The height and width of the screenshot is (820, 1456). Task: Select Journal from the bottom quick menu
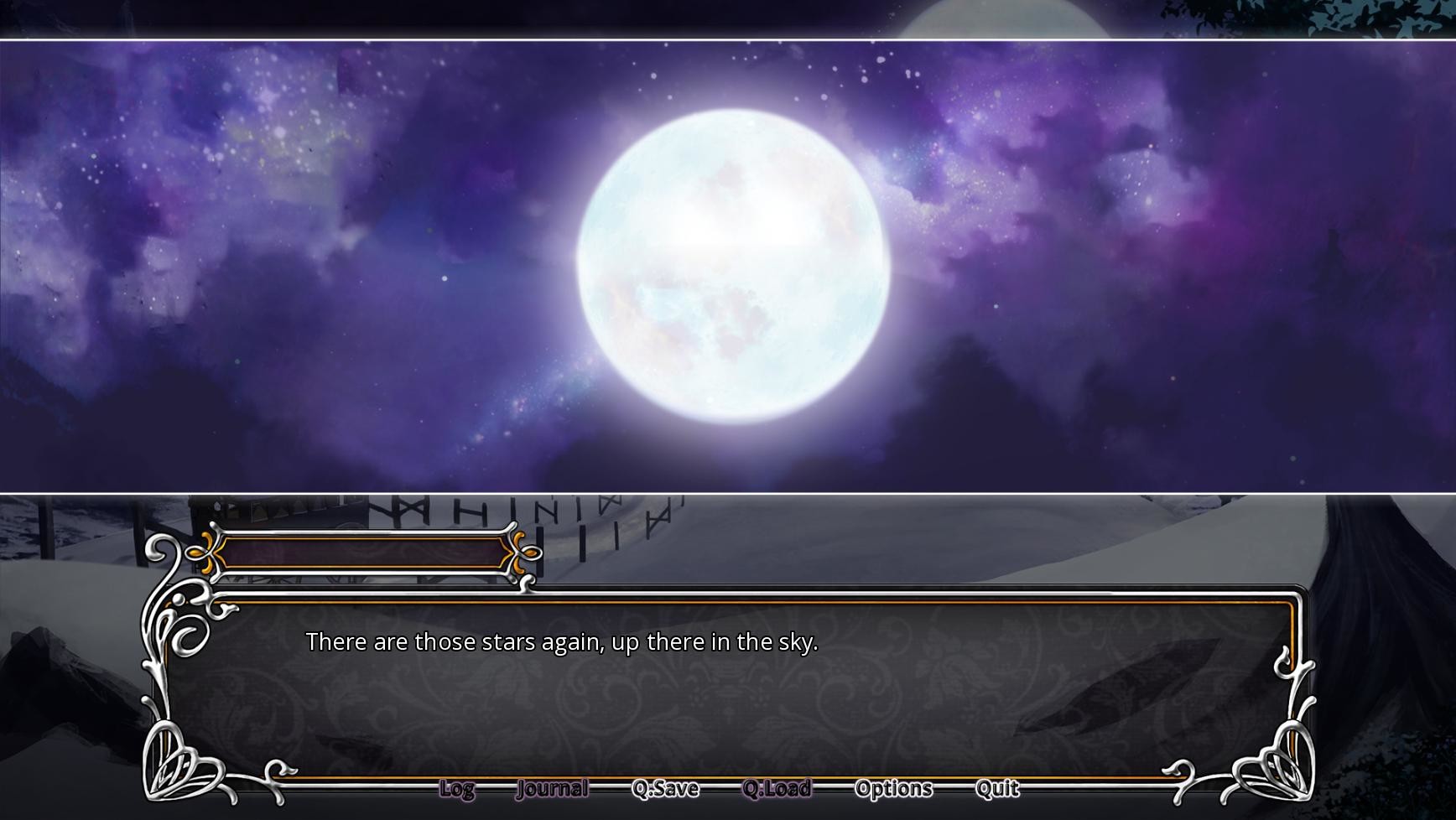[552, 789]
